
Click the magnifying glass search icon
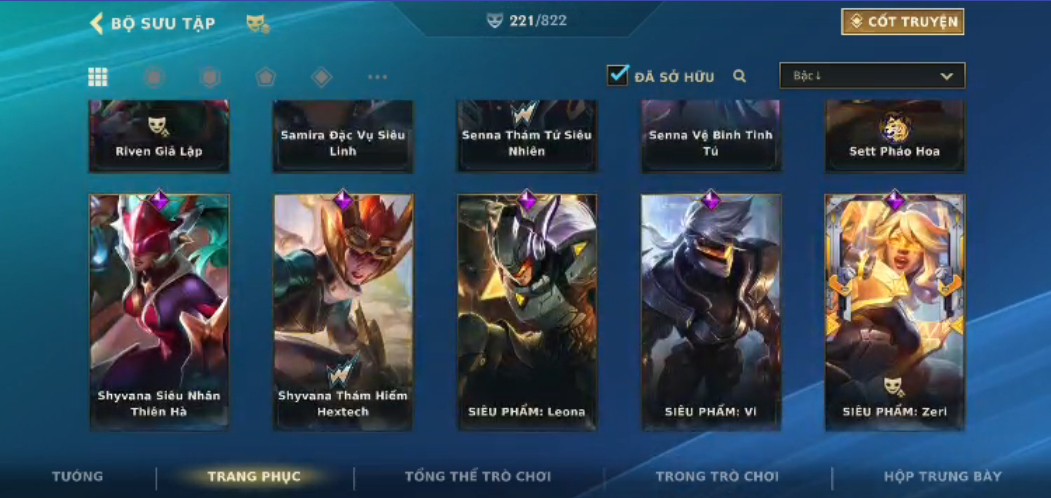[740, 76]
